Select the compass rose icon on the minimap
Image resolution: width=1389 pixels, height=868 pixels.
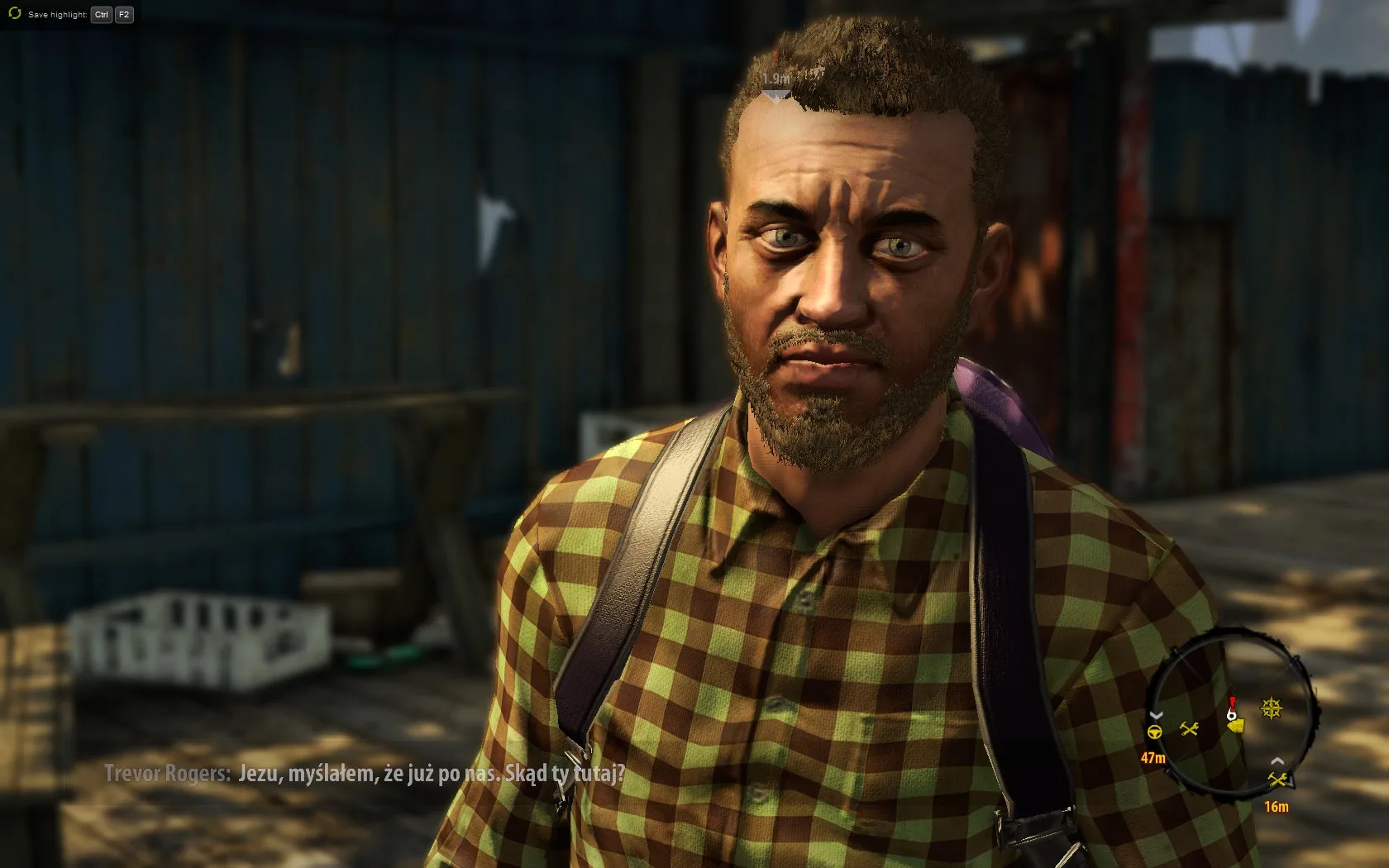pyautogui.click(x=1271, y=707)
